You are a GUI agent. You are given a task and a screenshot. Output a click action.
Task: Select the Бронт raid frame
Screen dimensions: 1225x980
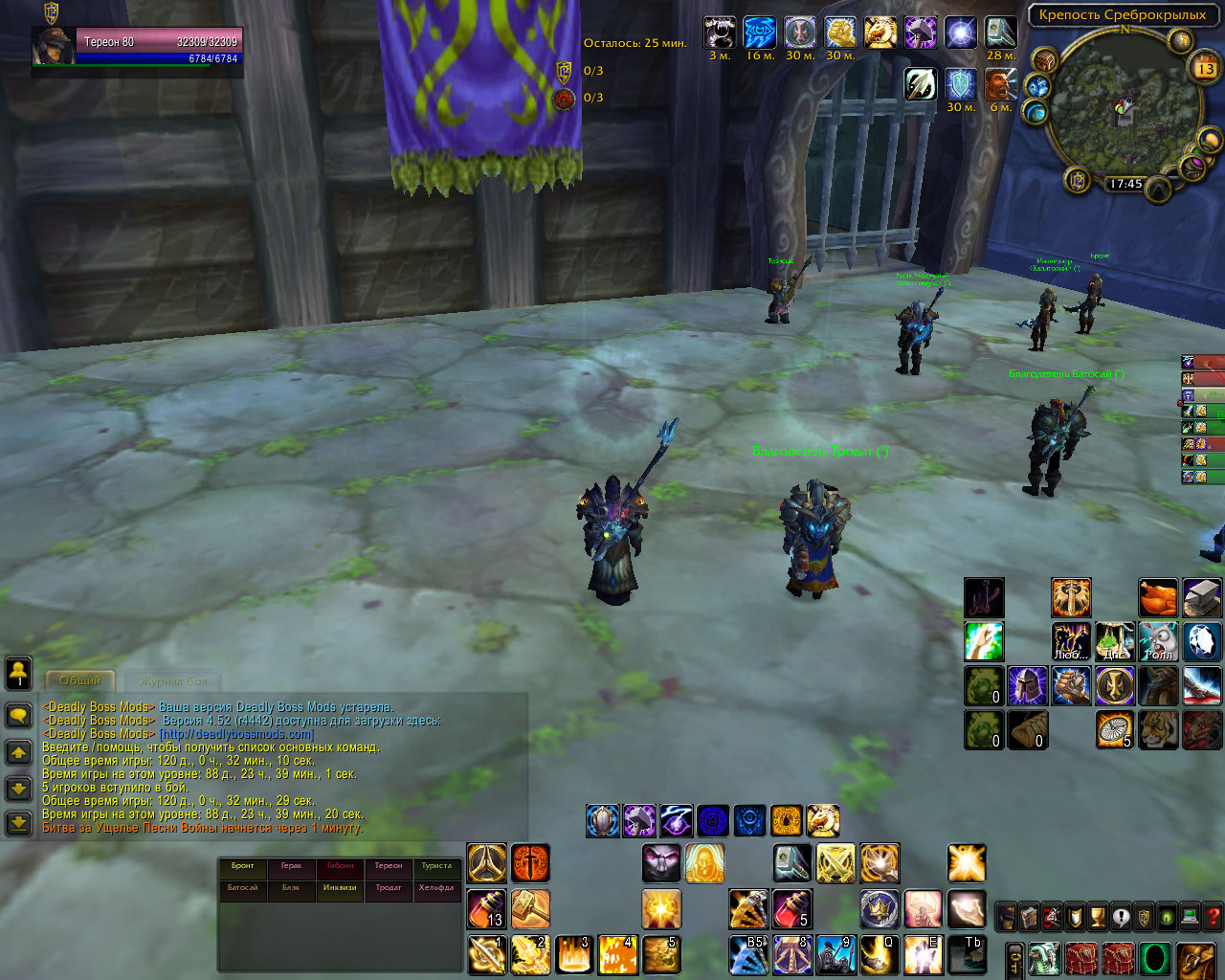pyautogui.click(x=243, y=866)
